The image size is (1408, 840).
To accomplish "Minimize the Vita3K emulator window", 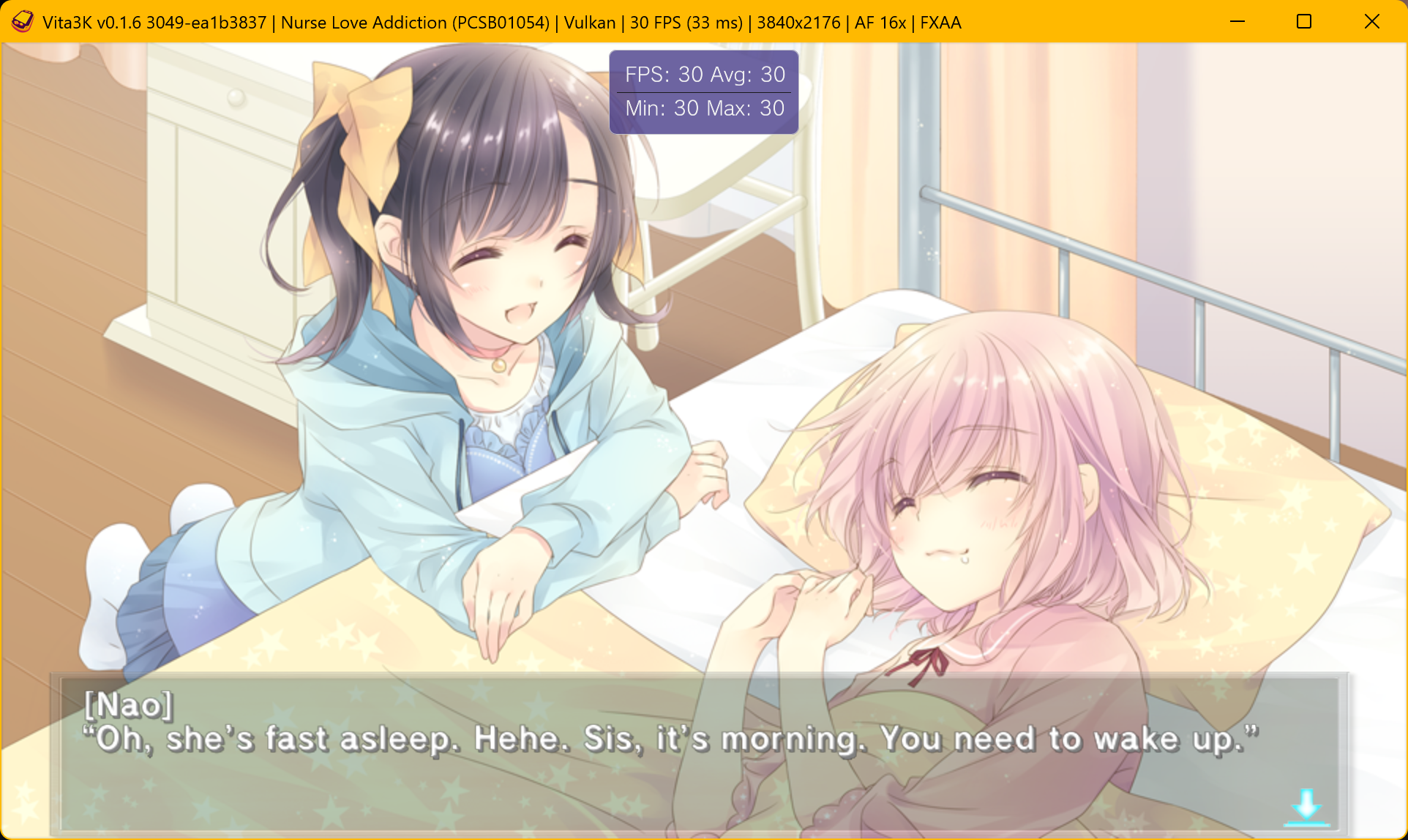I will (1237, 22).
